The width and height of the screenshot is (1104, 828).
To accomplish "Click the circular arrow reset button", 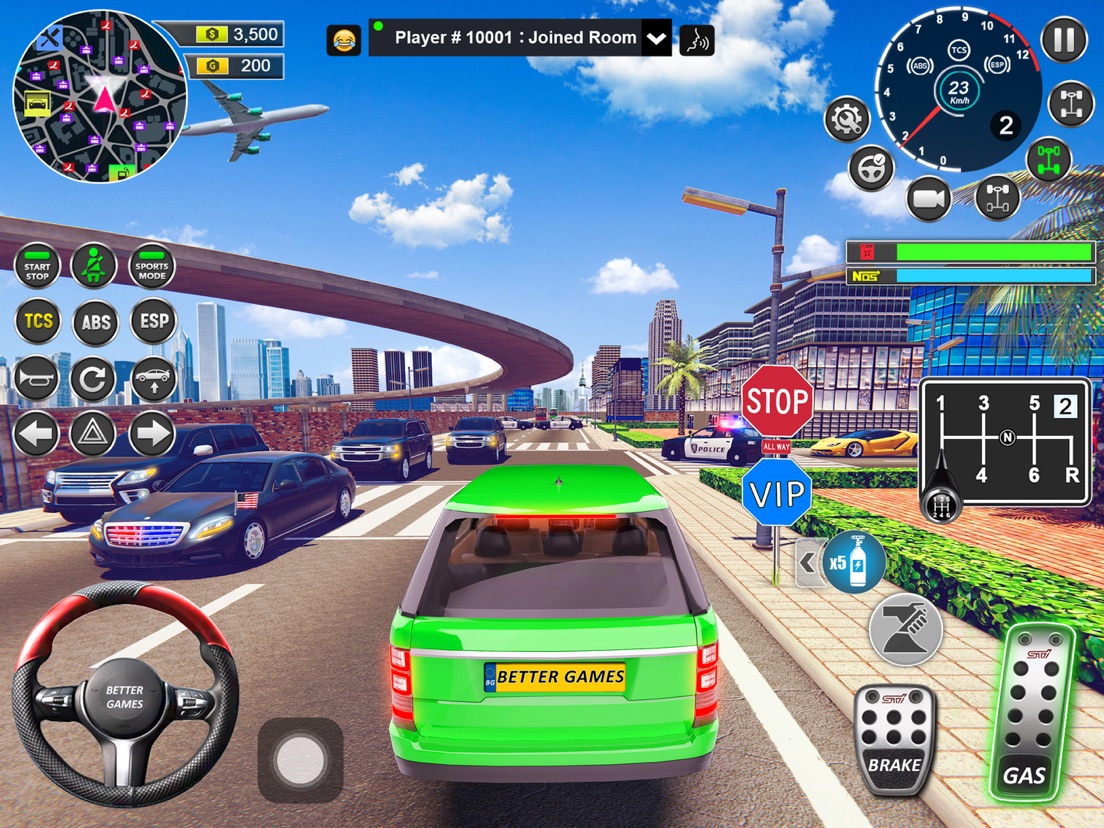I will pos(94,379).
